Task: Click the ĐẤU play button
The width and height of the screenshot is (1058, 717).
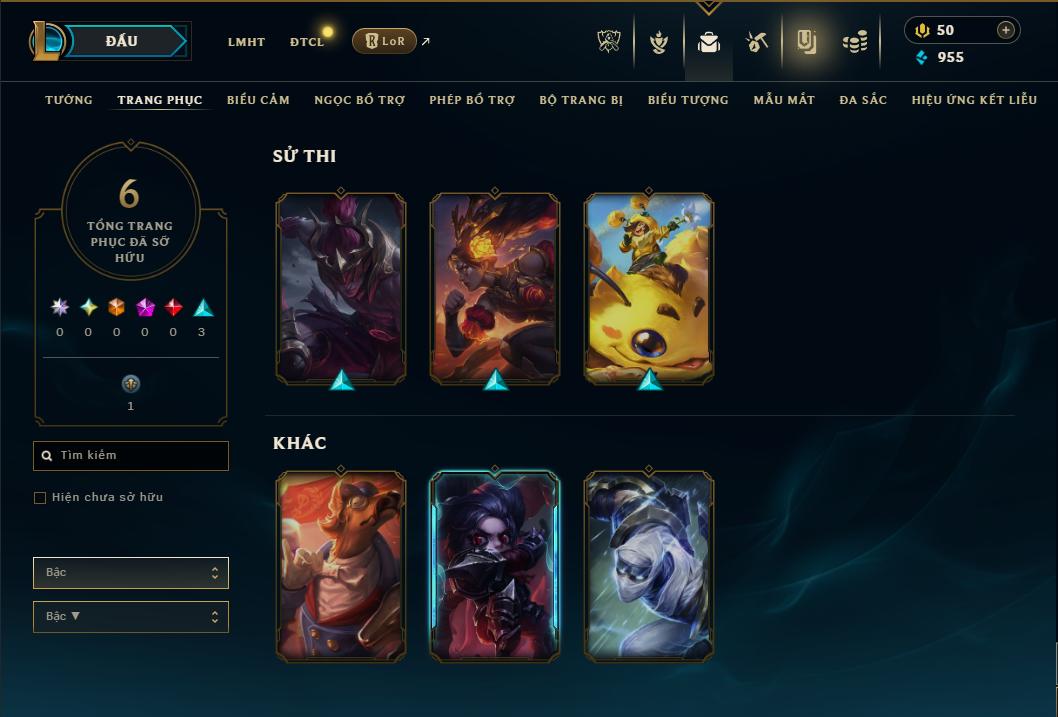Action: [122, 41]
